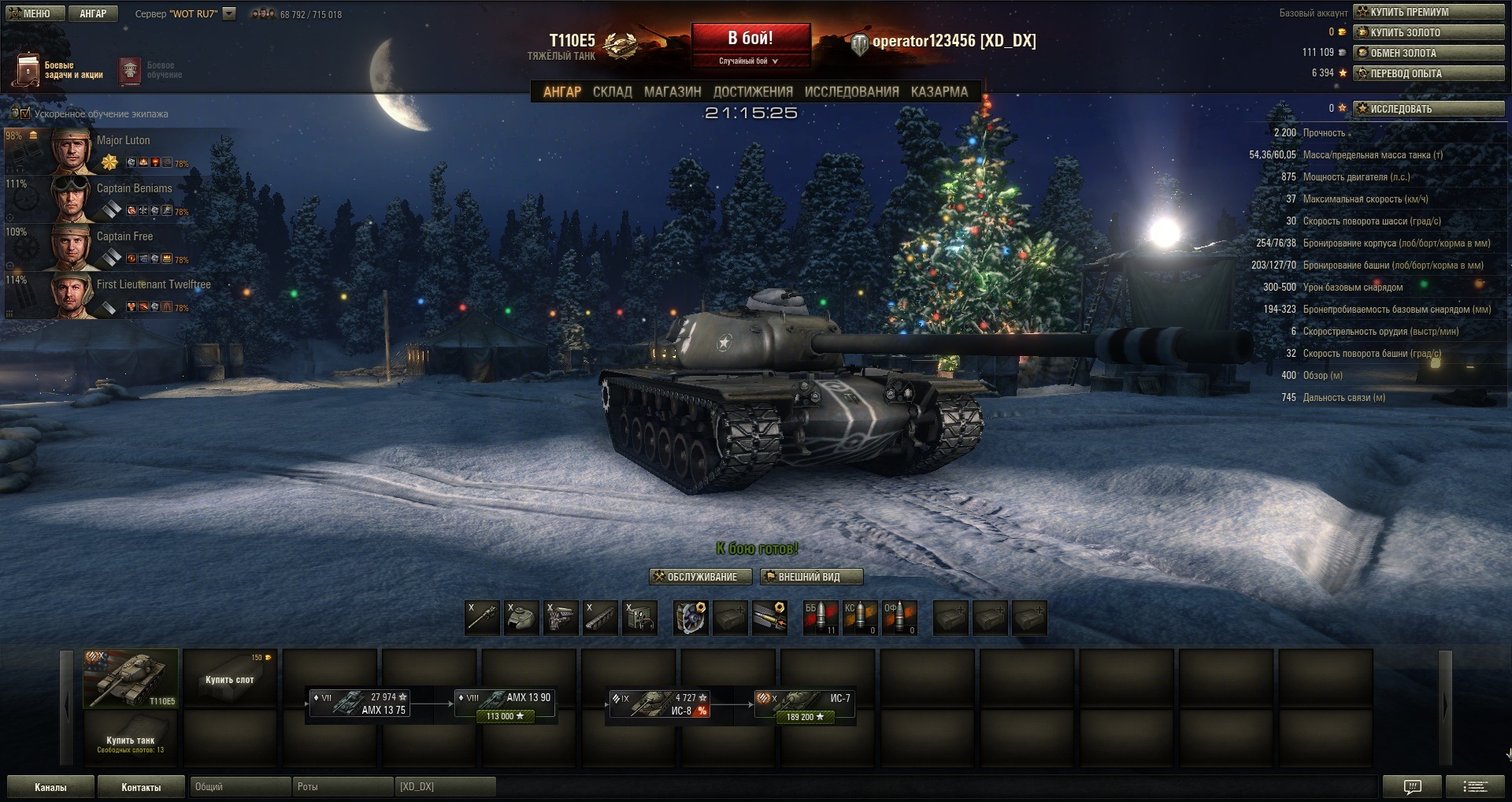The height and width of the screenshot is (802, 1512).
Task: Start the battle with В бой! button
Action: tap(750, 39)
